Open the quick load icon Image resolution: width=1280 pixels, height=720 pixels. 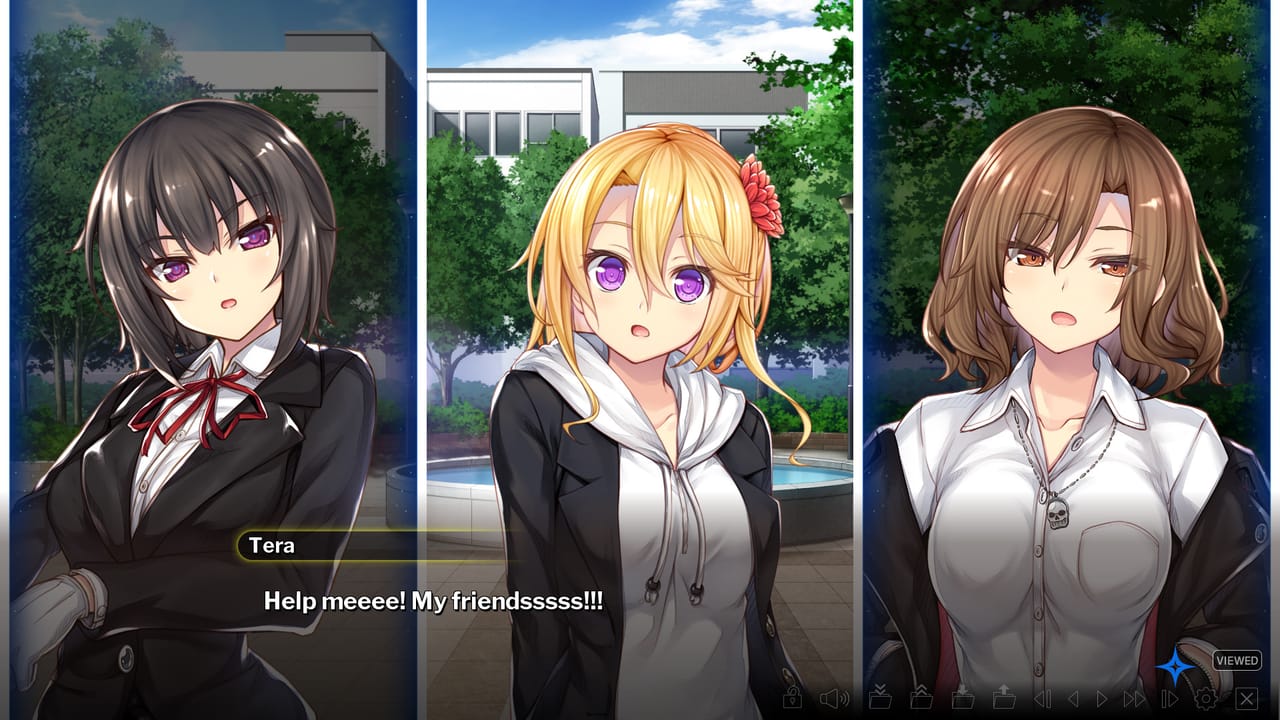coord(921,698)
